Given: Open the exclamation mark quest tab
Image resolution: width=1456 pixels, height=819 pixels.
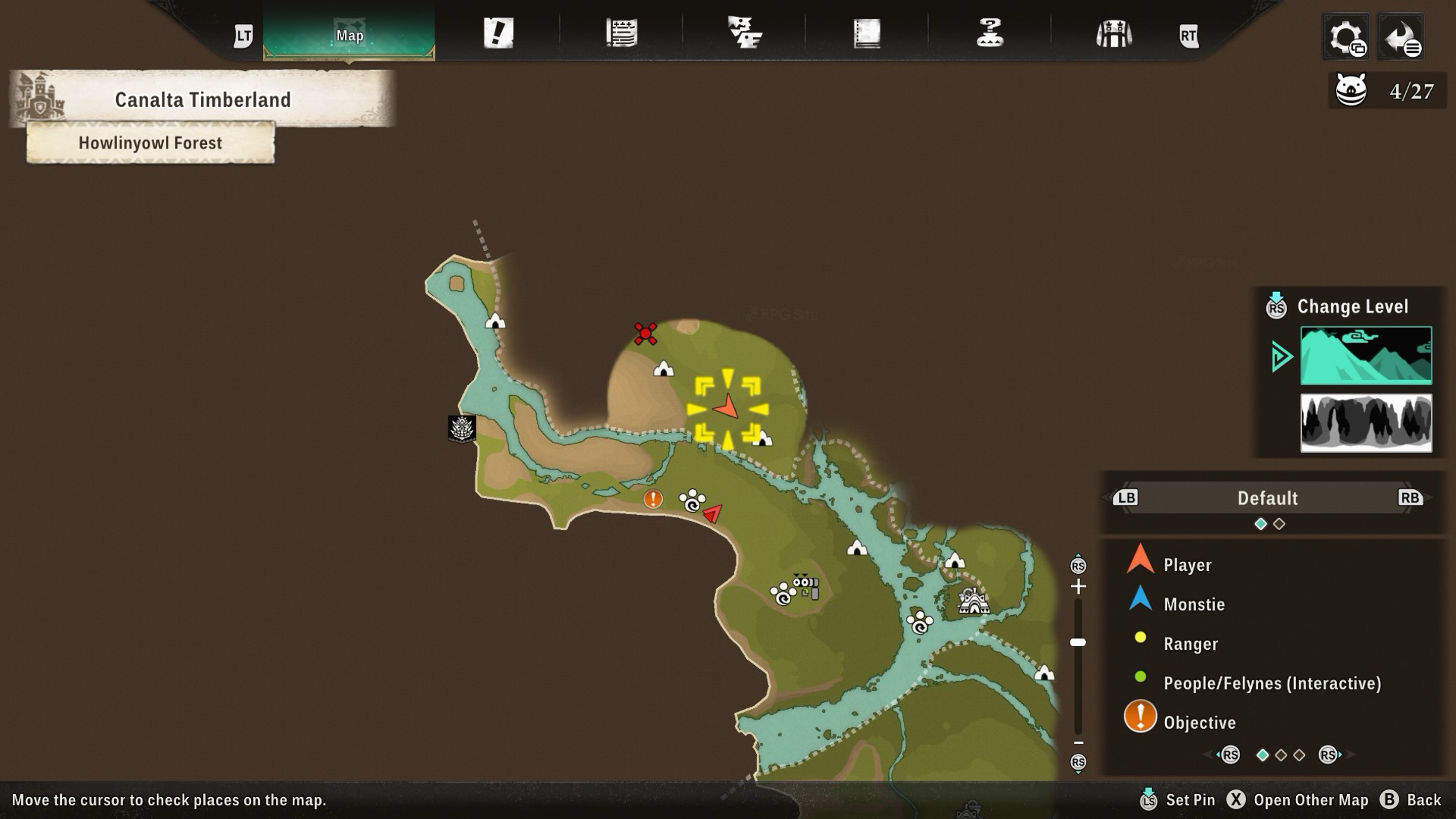Looking at the screenshot, I should (x=498, y=33).
